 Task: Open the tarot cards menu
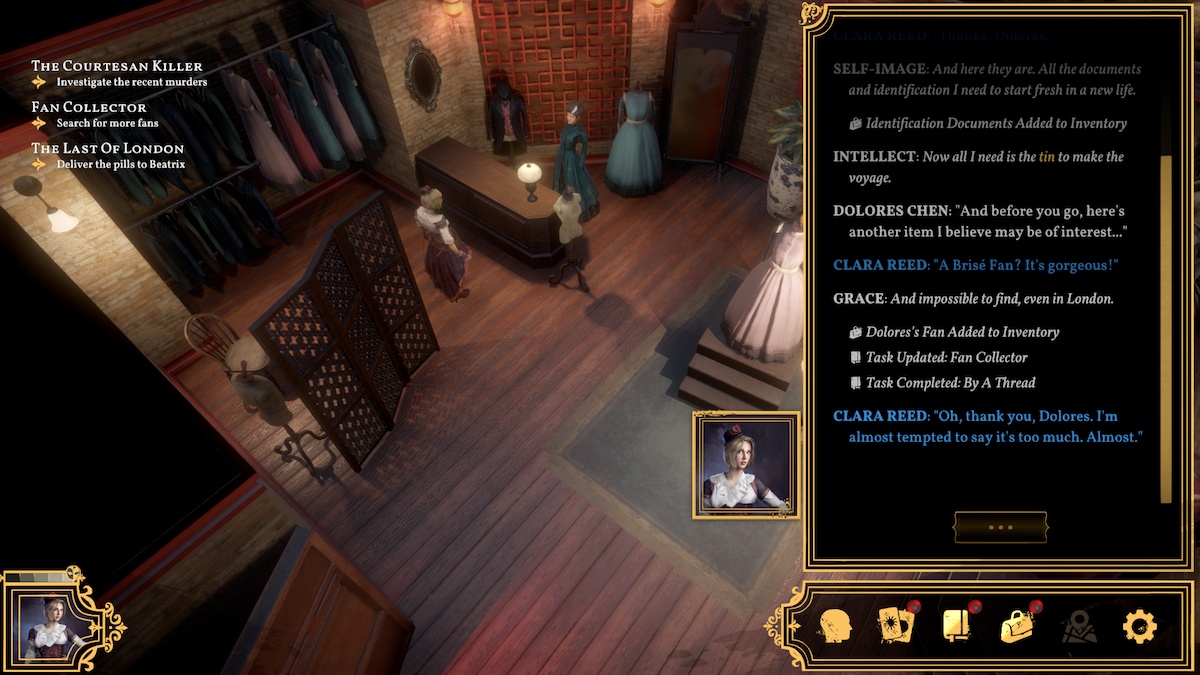(x=895, y=627)
